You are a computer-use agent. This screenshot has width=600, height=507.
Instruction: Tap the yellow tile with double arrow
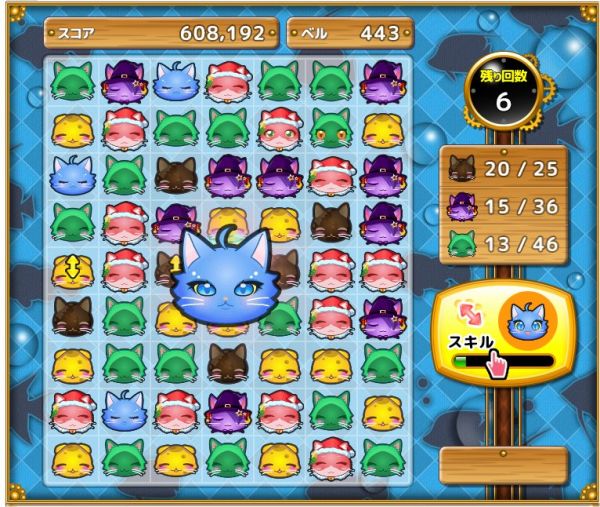pyautogui.click(x=72, y=269)
